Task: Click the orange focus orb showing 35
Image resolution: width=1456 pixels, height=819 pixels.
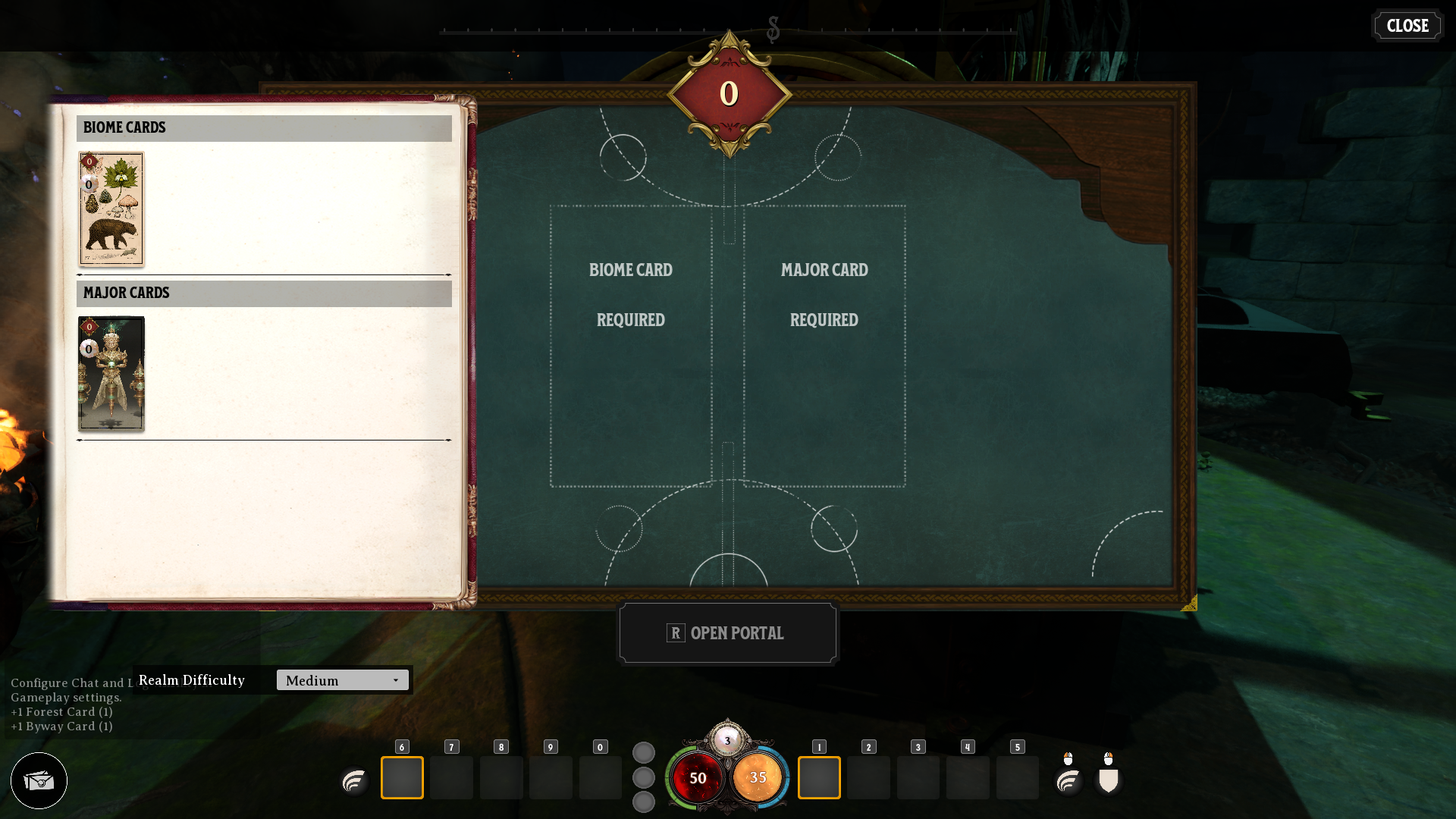Action: pyautogui.click(x=758, y=777)
